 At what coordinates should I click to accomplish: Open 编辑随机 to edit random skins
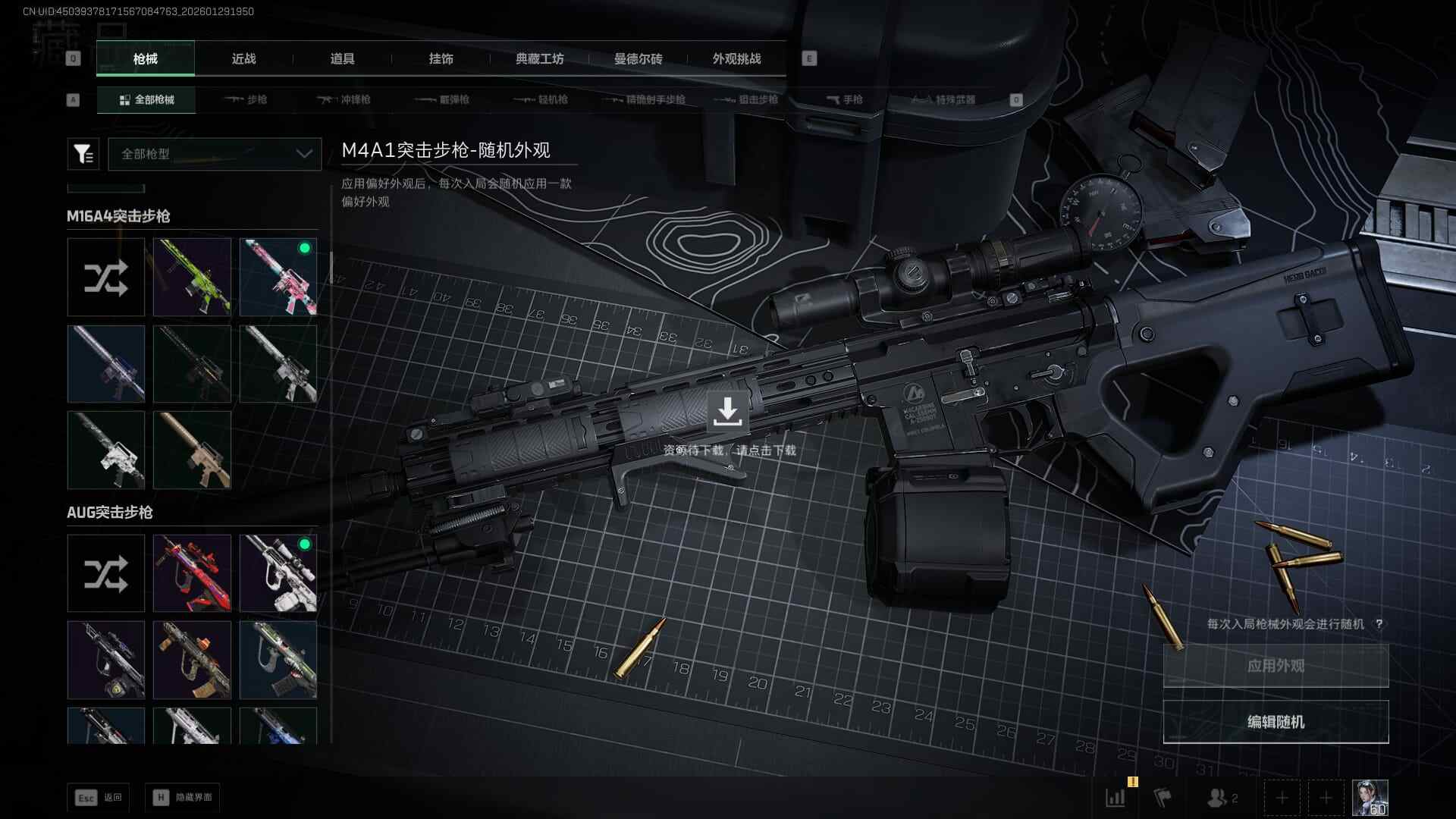point(1276,722)
